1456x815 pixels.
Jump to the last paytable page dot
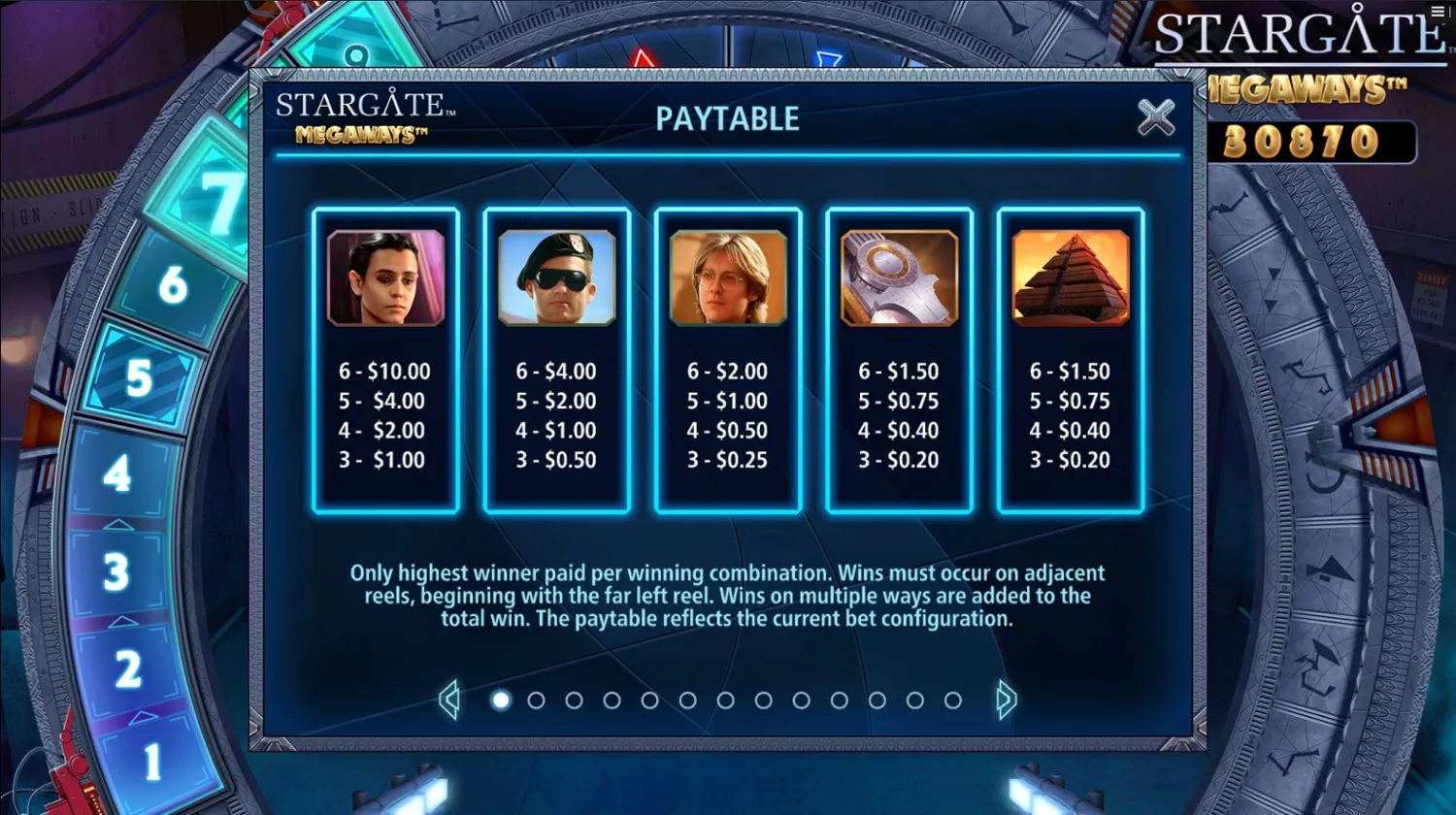952,700
